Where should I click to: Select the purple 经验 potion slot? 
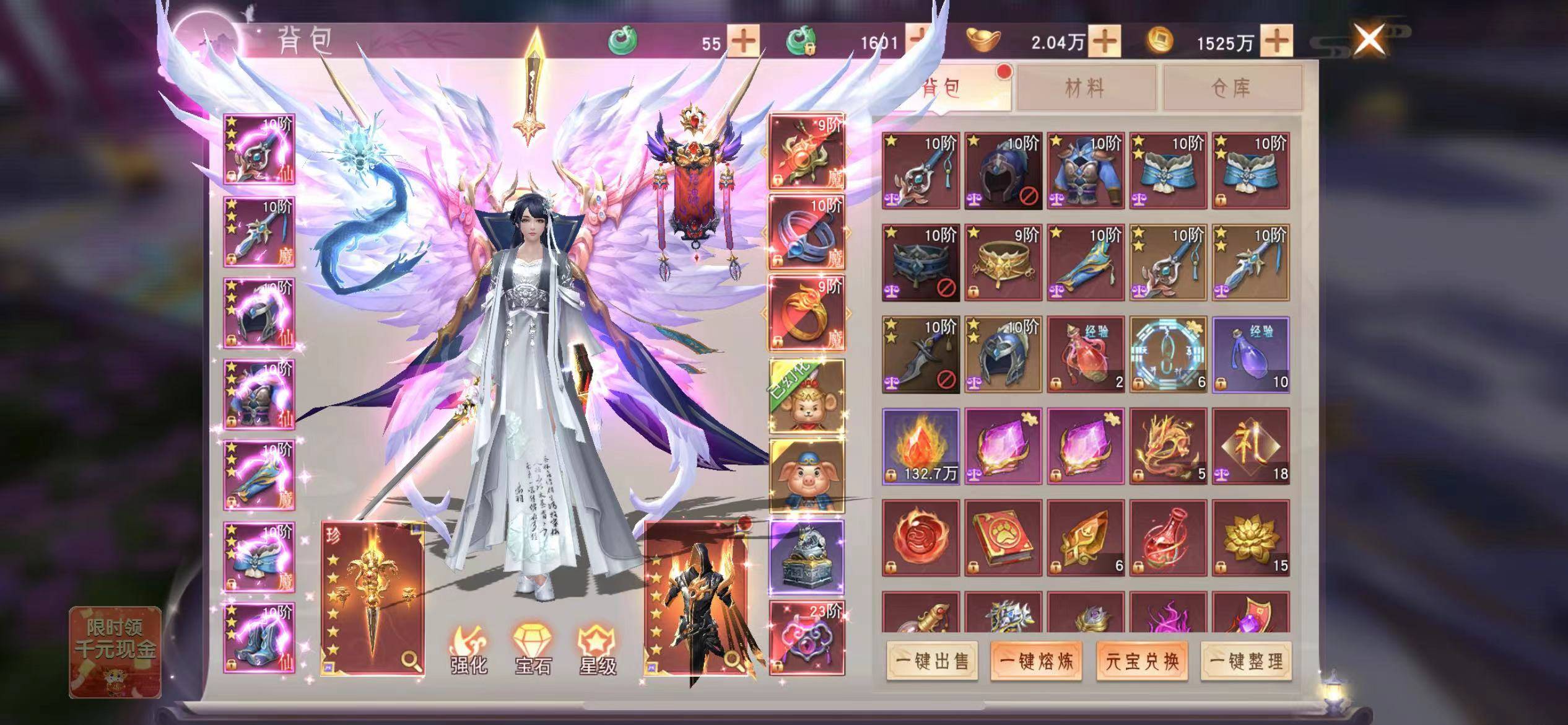coord(1251,354)
